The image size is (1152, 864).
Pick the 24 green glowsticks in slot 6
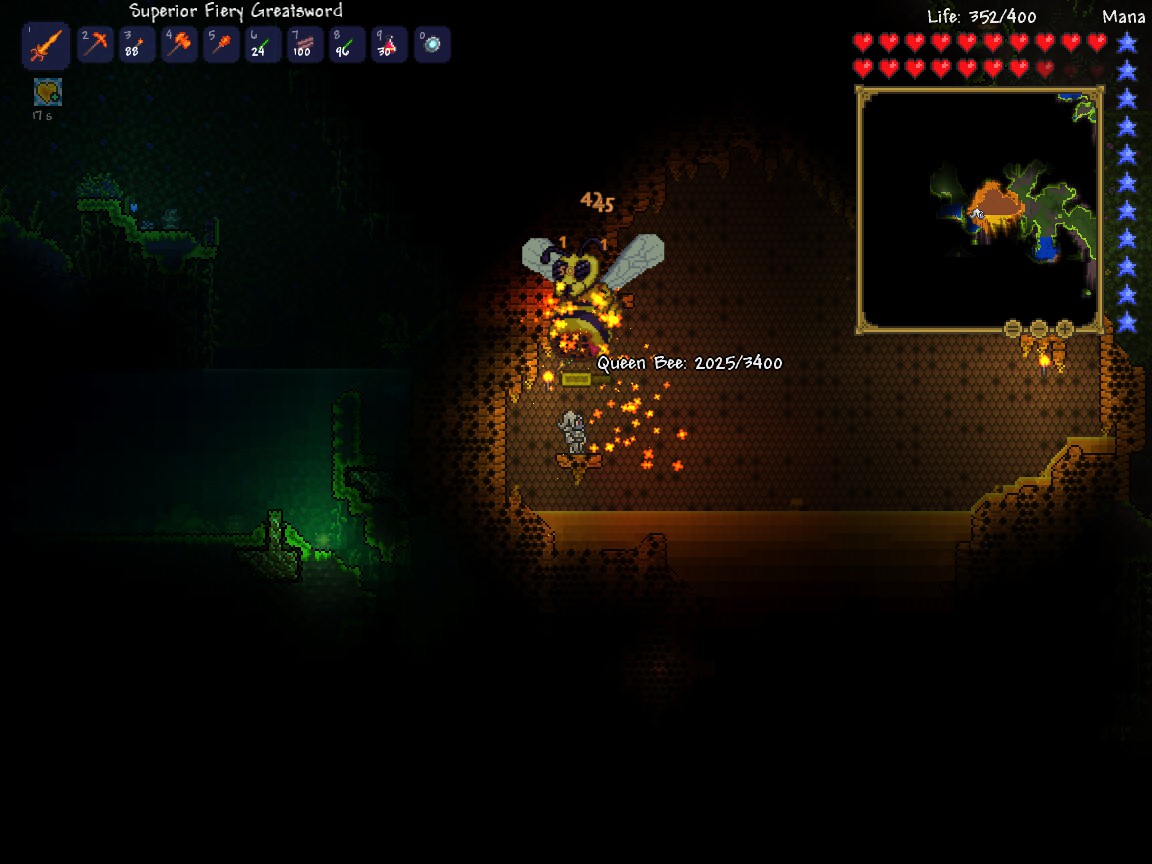263,45
